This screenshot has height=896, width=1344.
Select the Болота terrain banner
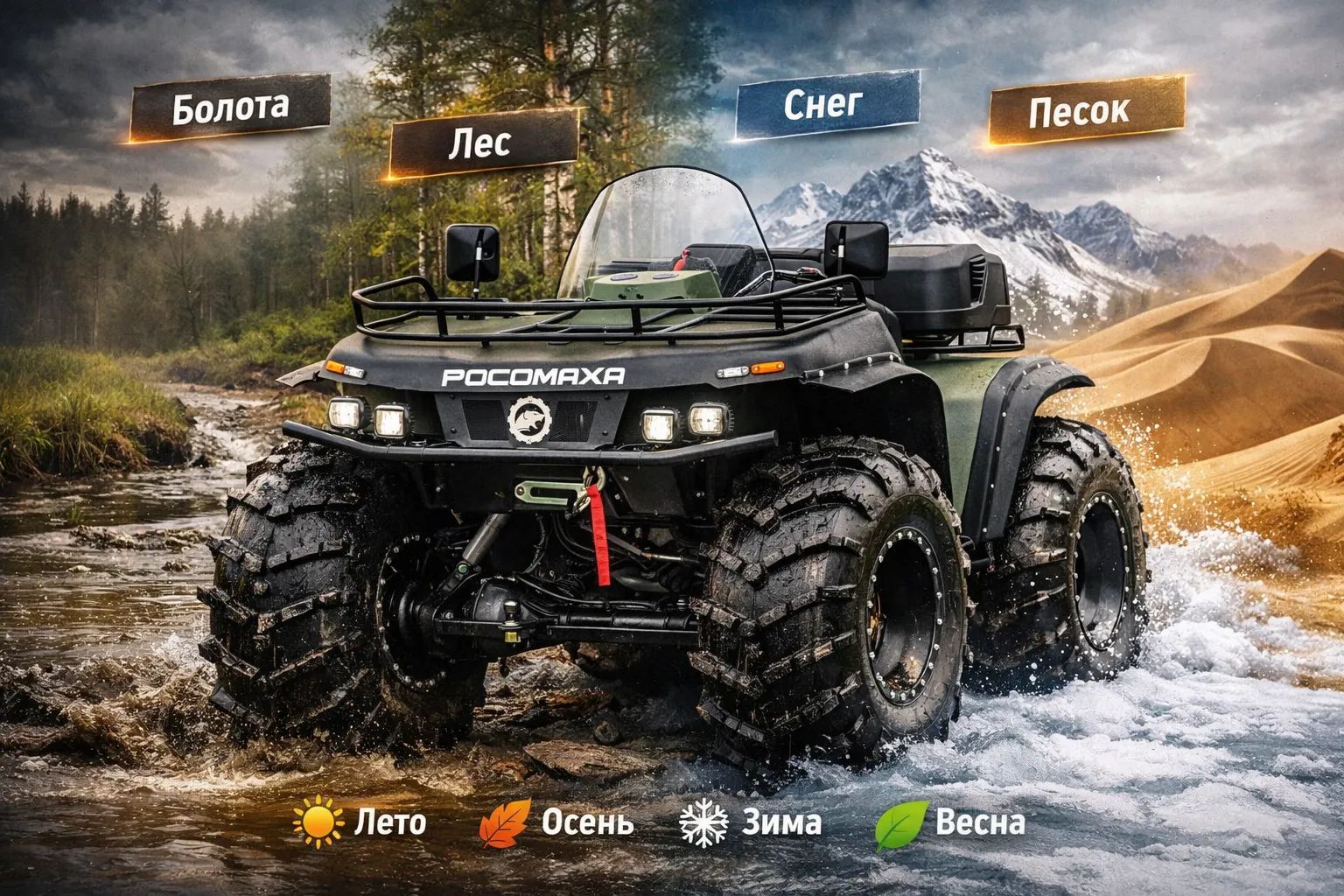[x=230, y=107]
